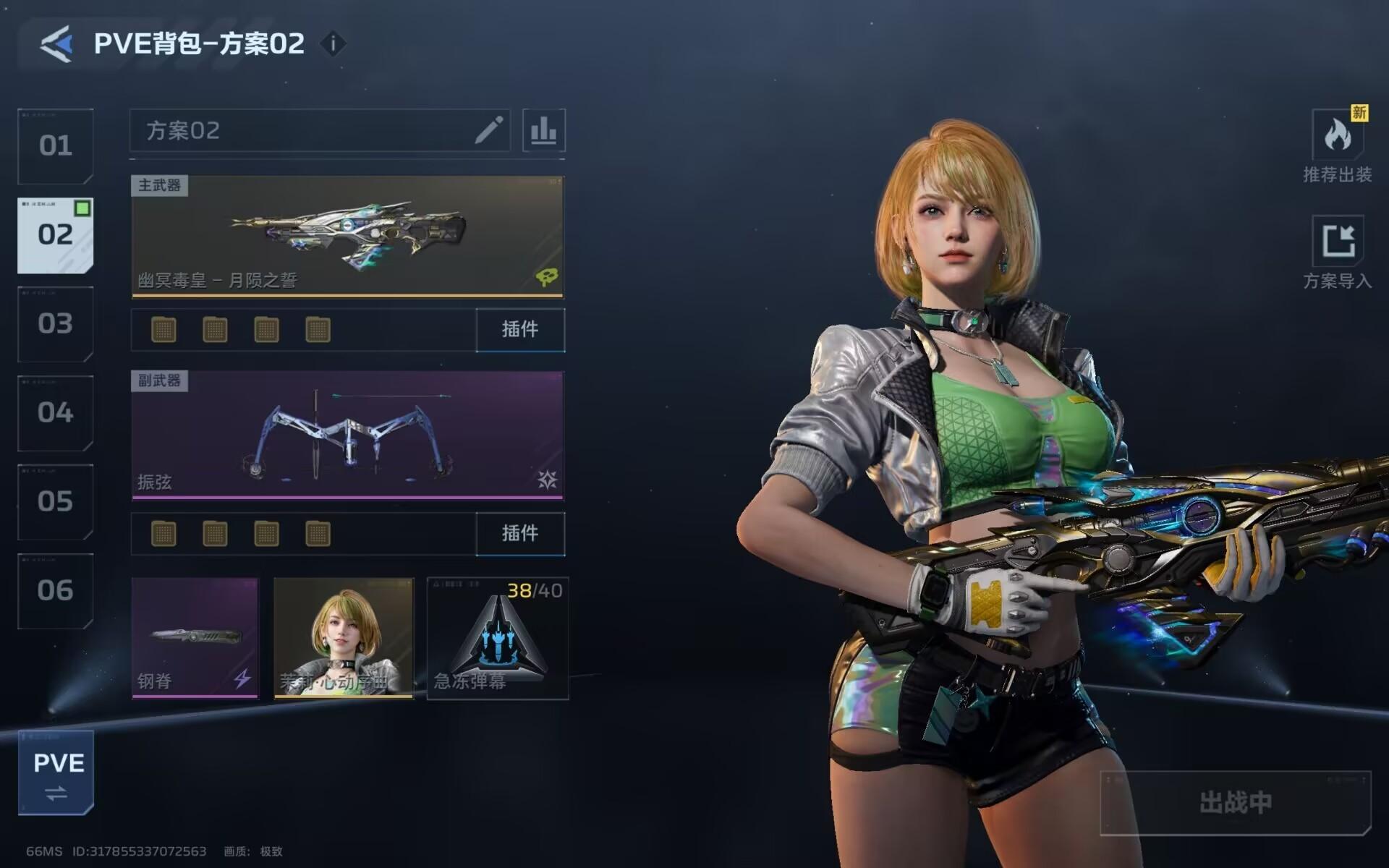Choose loadout scheme 04
Viewport: 1389px width, 868px height.
tap(56, 412)
